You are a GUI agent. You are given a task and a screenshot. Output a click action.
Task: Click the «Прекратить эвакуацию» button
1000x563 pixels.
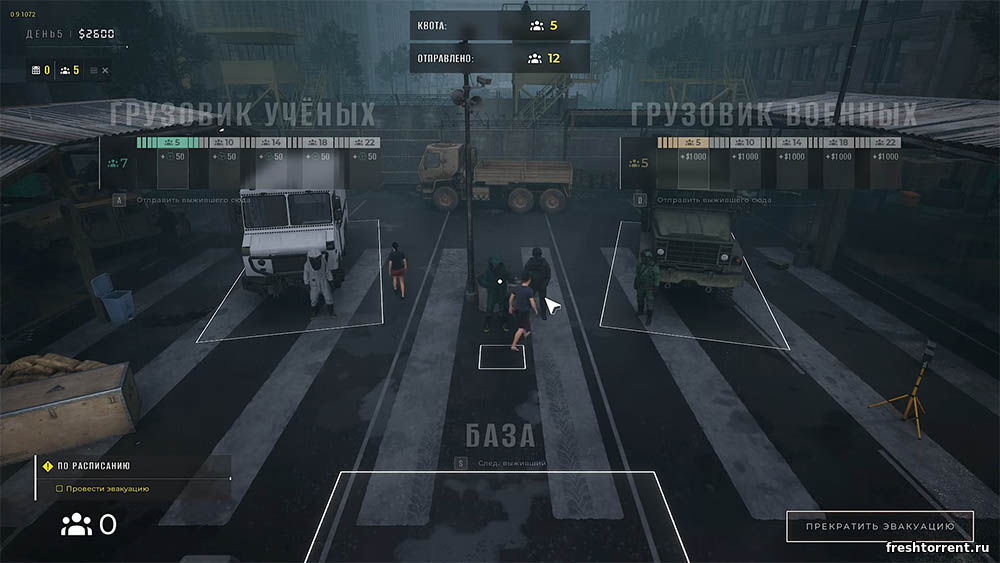(x=879, y=526)
